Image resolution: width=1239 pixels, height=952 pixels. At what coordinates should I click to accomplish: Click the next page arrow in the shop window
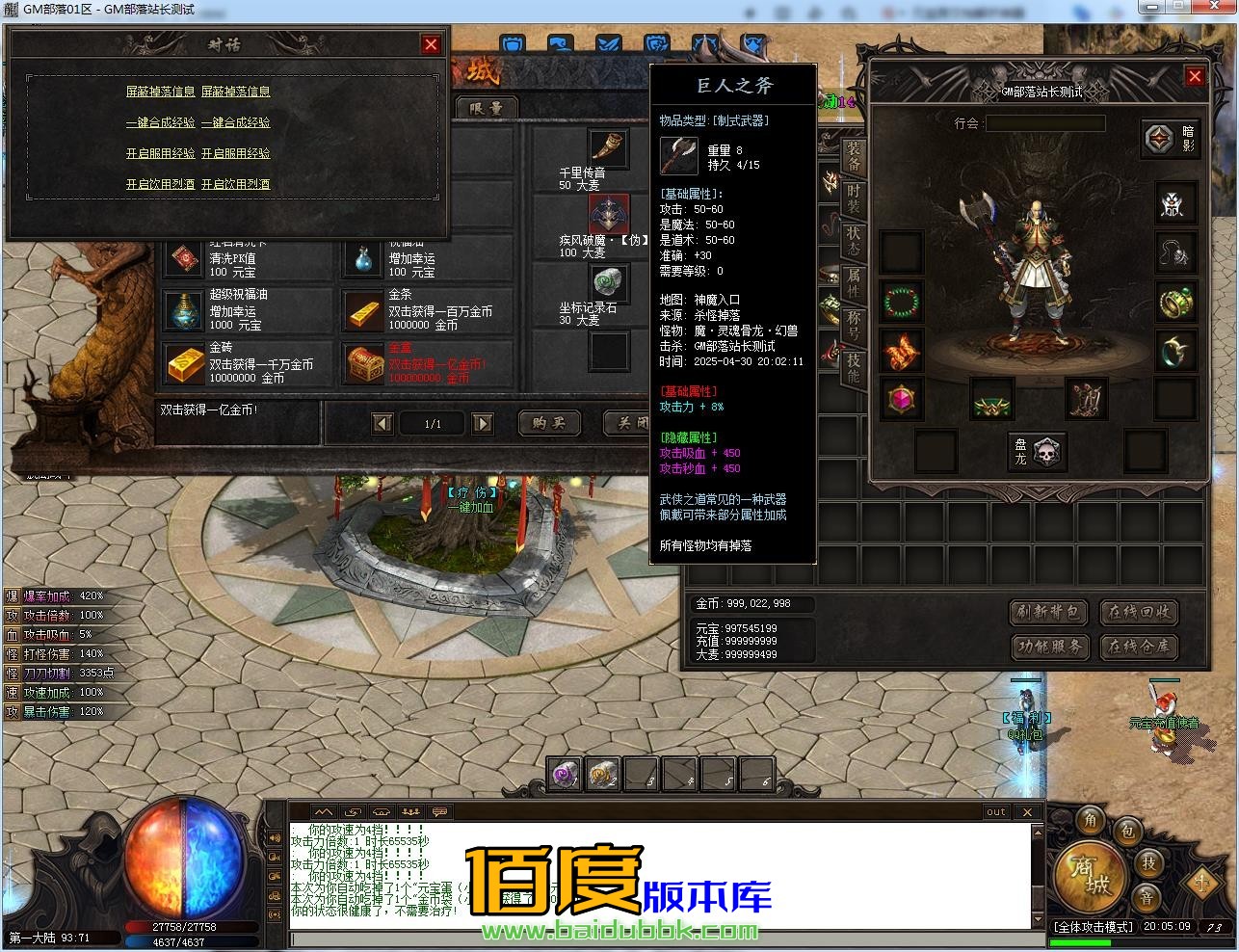483,423
